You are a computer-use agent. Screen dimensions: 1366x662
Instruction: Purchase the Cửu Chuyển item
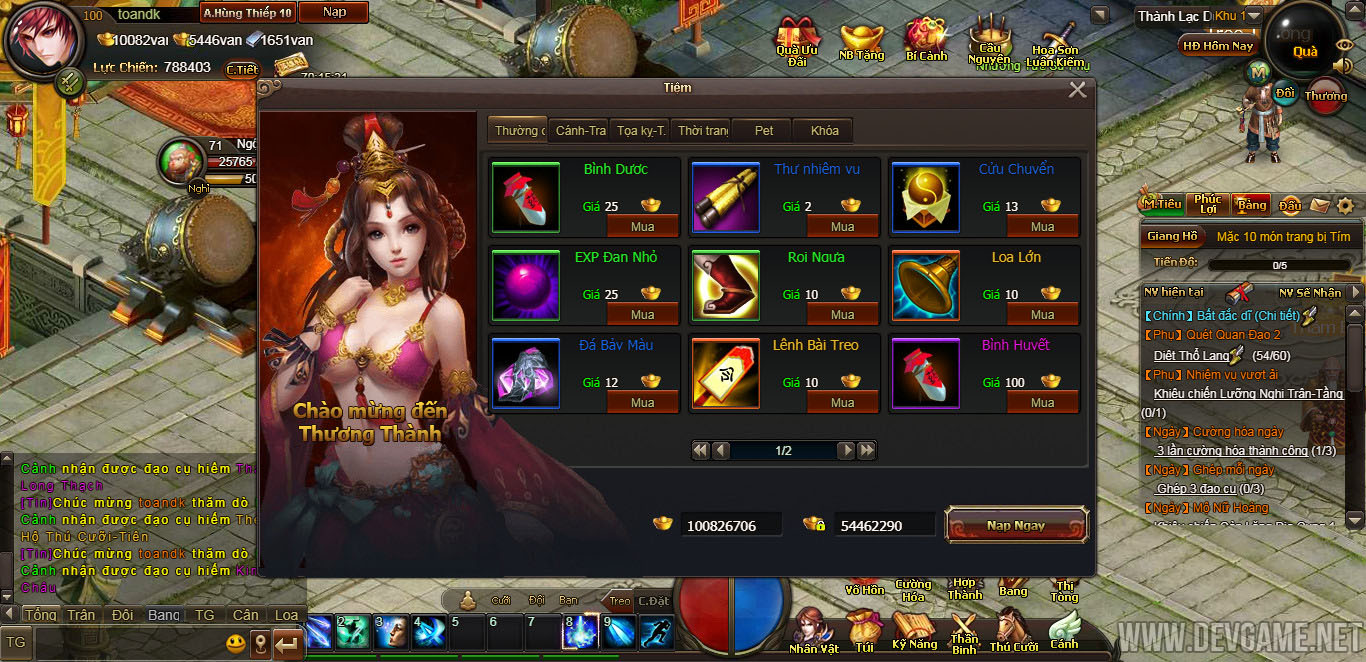click(x=1042, y=227)
